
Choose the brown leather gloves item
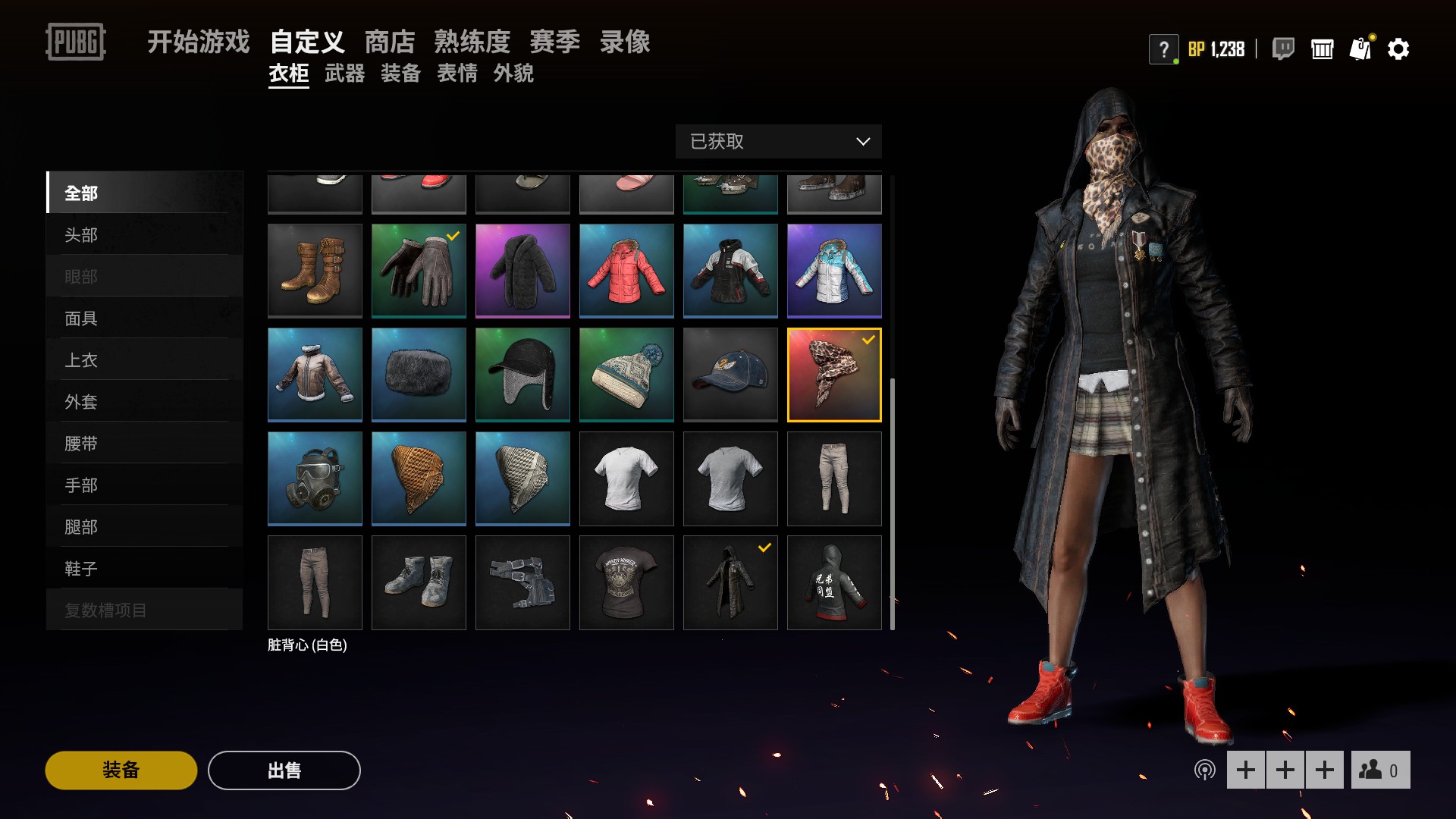pyautogui.click(x=419, y=271)
